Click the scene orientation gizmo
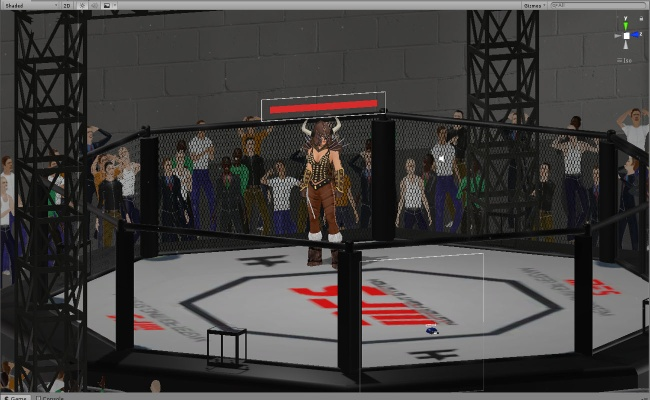Viewport: 650px width, 400px height. pos(626,36)
